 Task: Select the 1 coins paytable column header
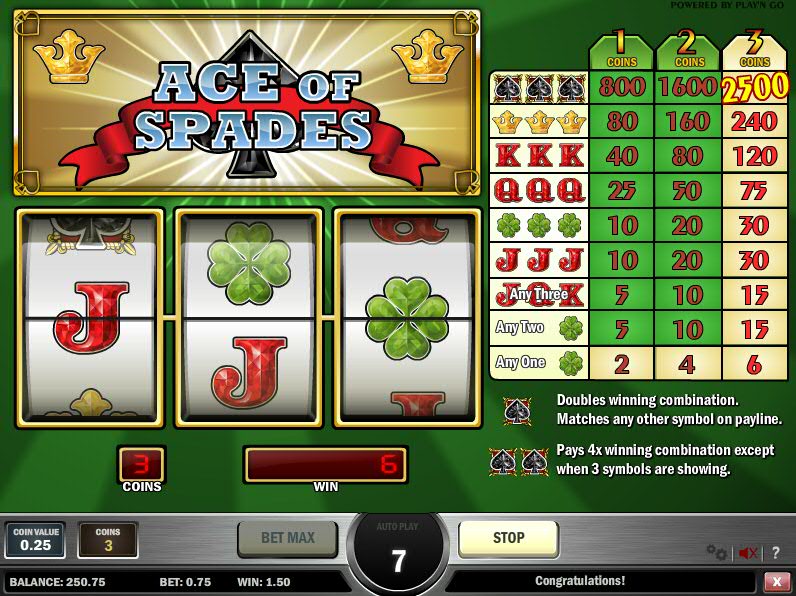(x=621, y=52)
